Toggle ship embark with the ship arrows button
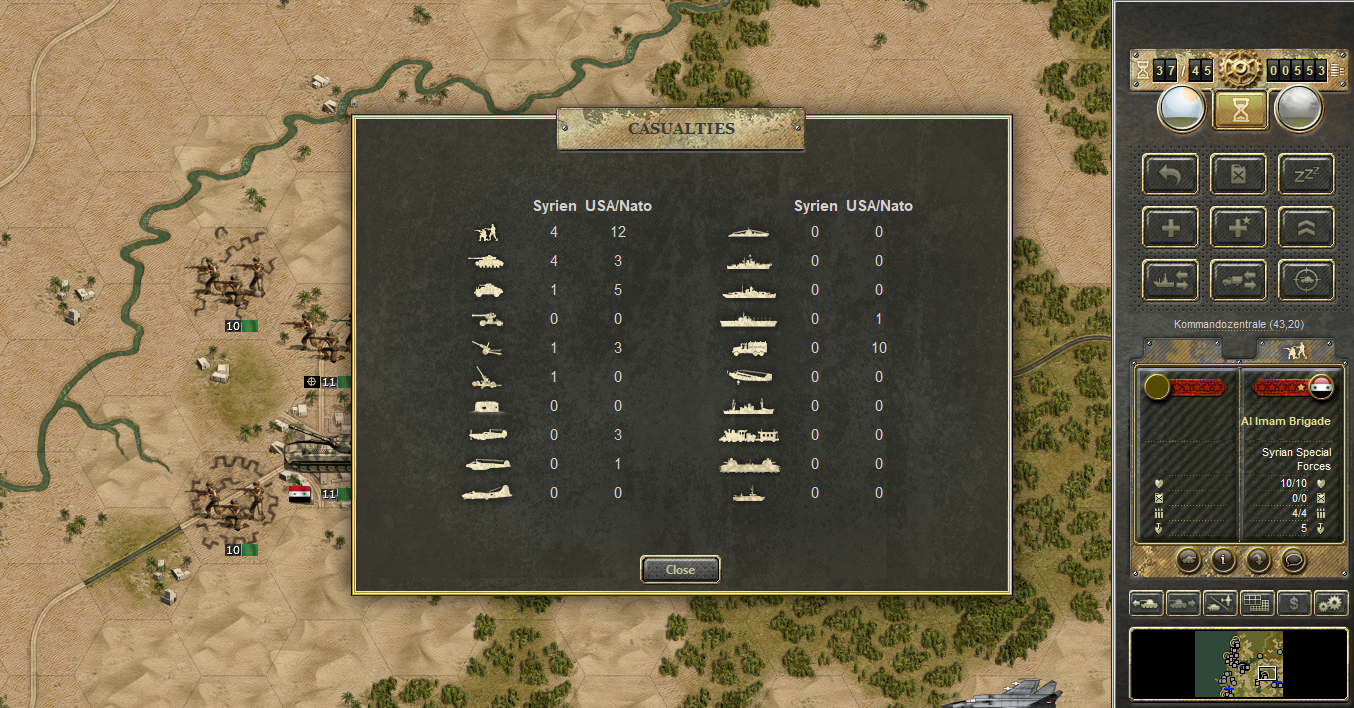Screen dimensions: 1354x708 [x=1169, y=280]
